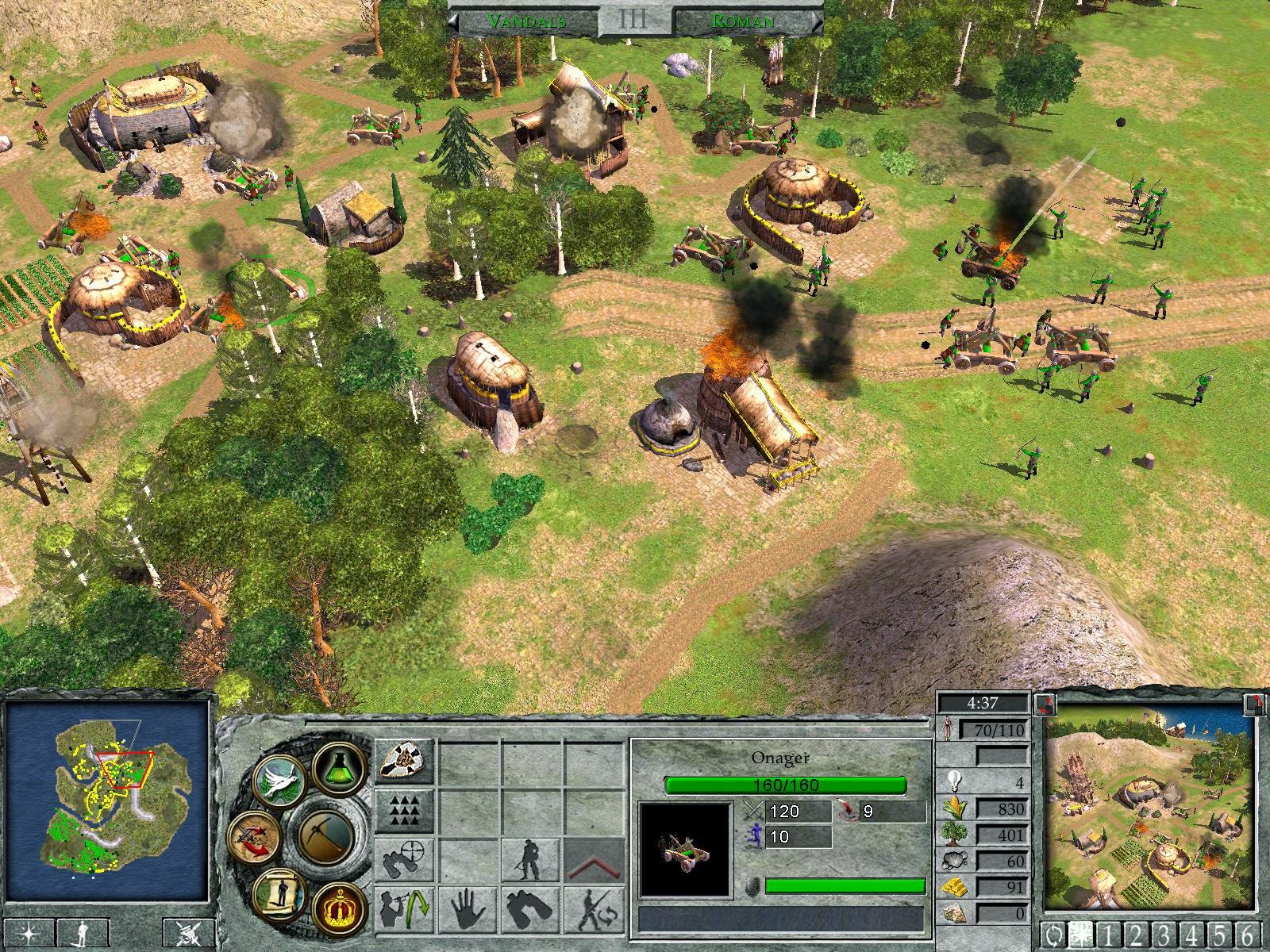Toggle the formation icon with triangle rows
Image resolution: width=1270 pixels, height=952 pixels.
[x=405, y=811]
